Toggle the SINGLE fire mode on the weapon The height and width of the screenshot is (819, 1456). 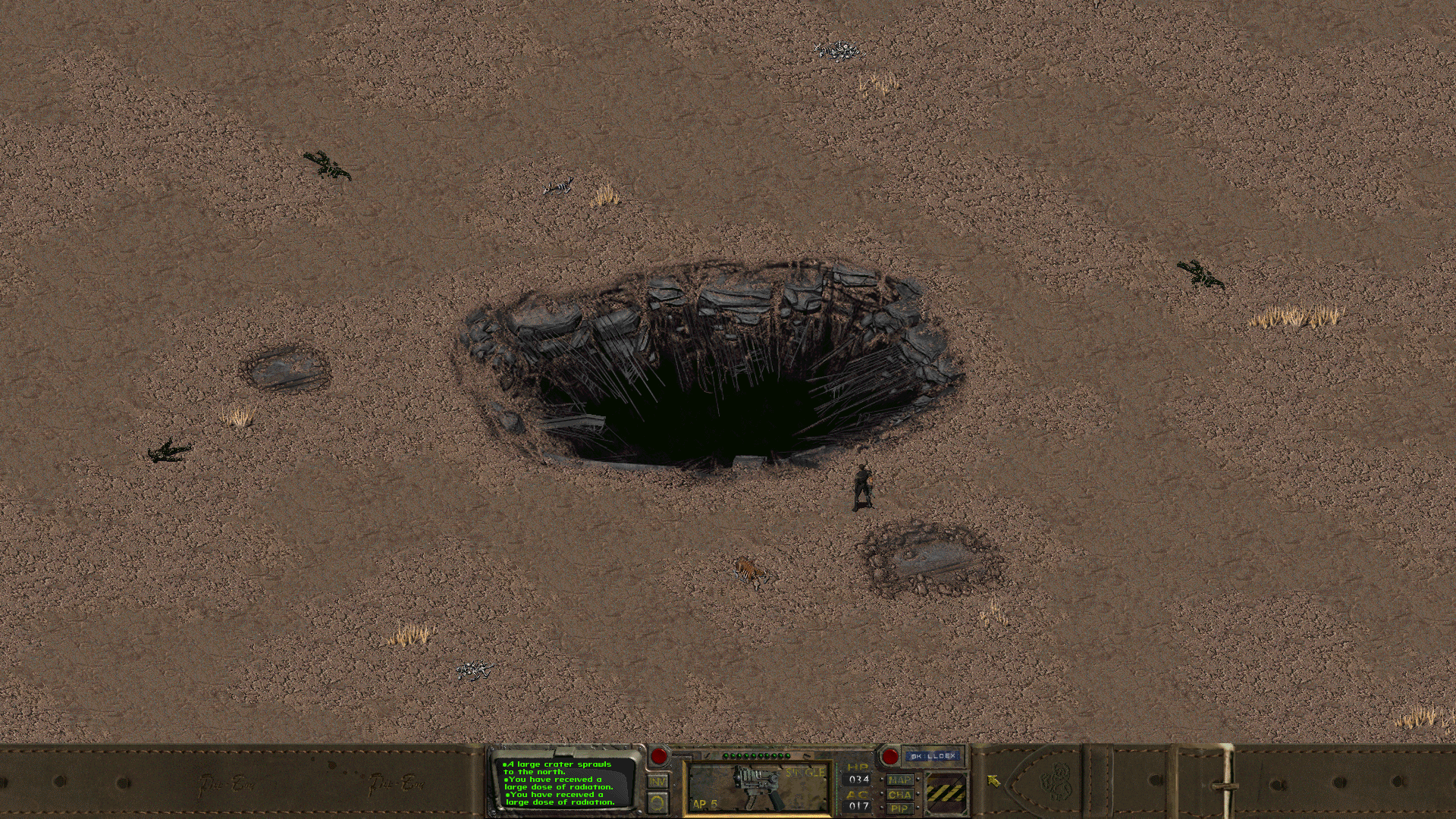point(806,771)
